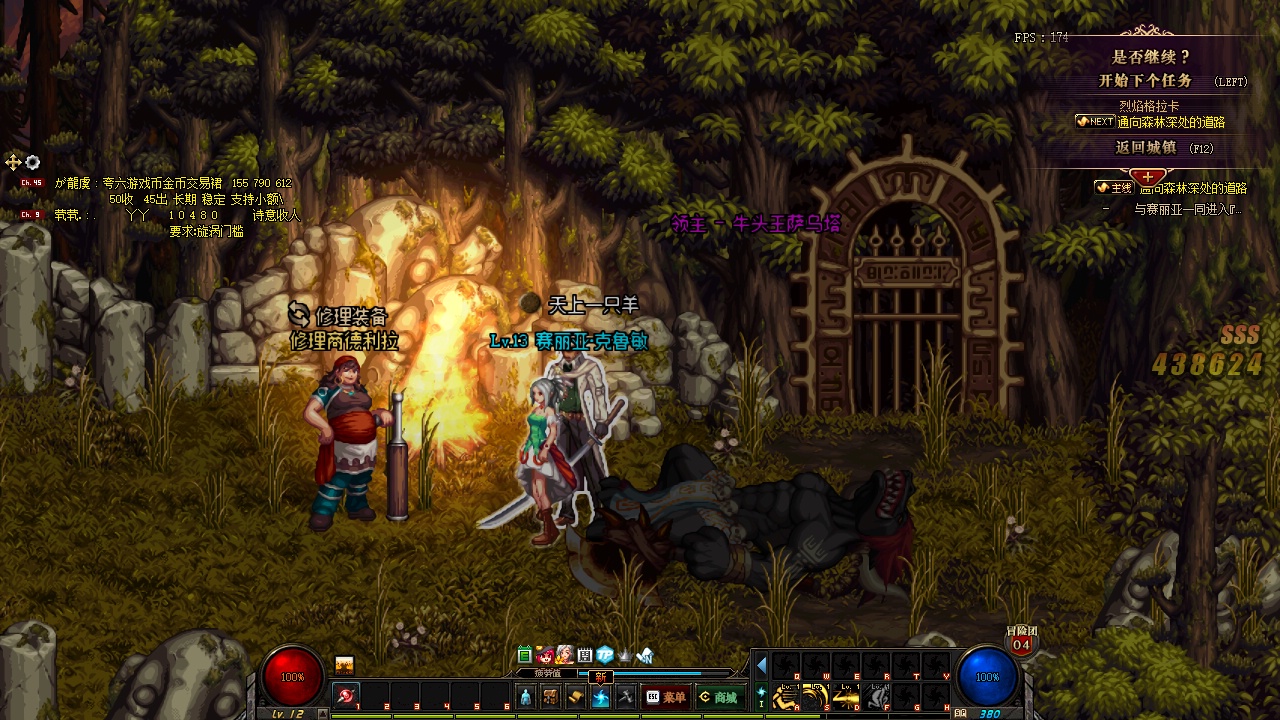Open the character info icon
Viewport: 1280px width, 720px height.
click(x=525, y=697)
